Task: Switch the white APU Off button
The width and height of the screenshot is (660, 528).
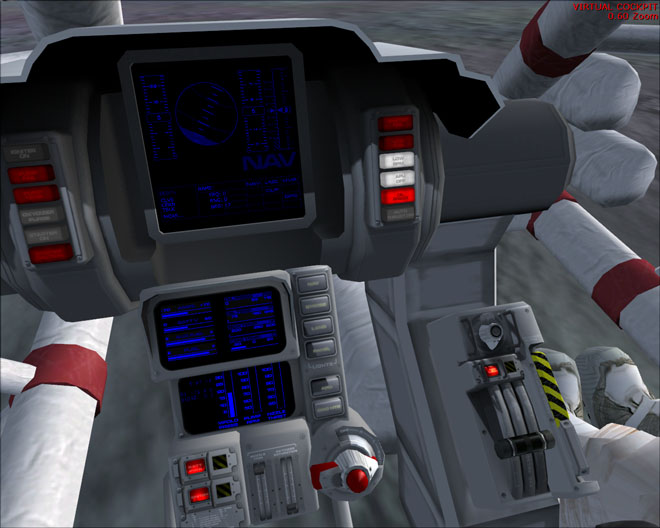Action: pyautogui.click(x=397, y=179)
